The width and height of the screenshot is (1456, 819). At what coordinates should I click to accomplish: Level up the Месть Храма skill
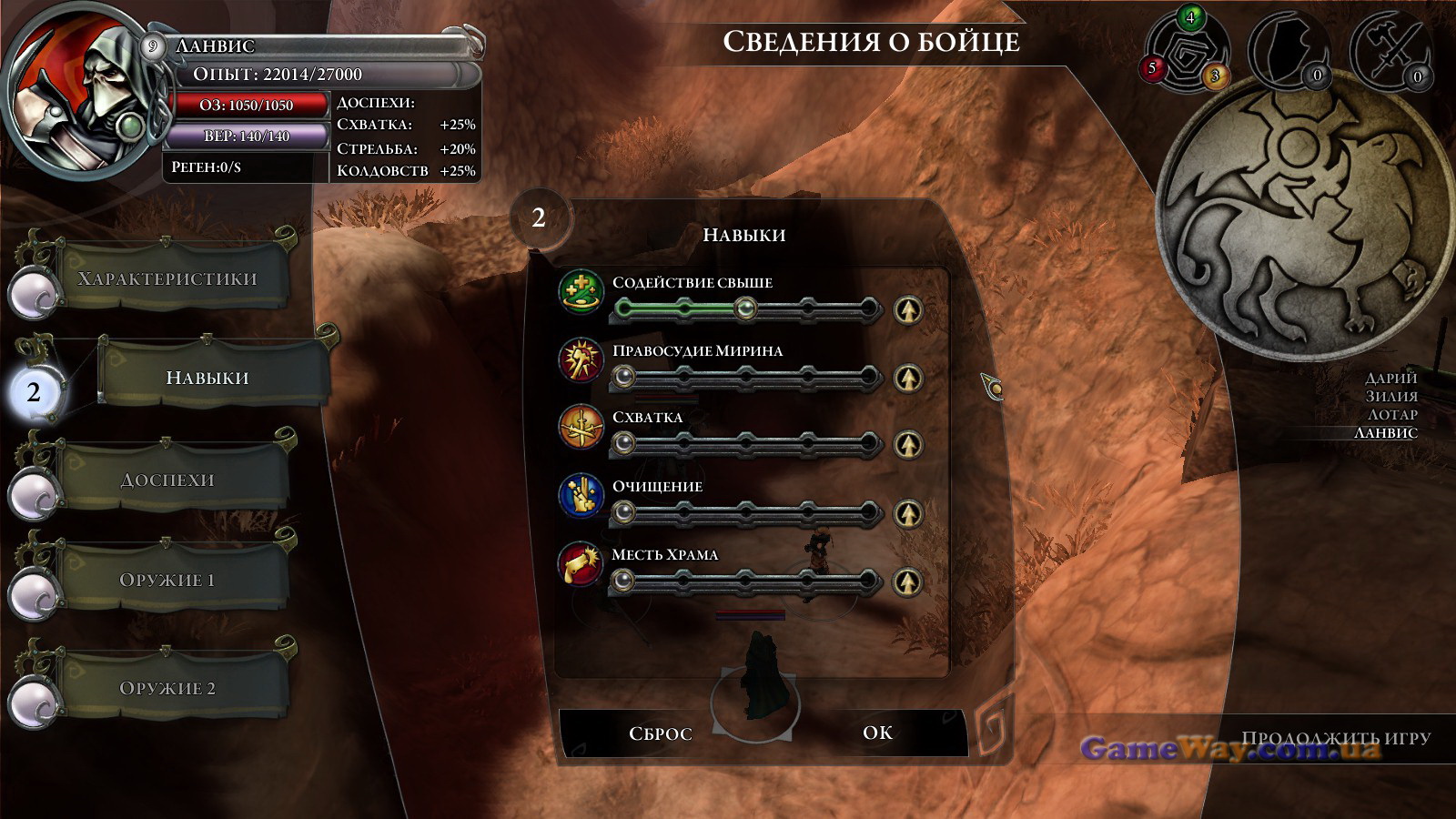[x=907, y=581]
